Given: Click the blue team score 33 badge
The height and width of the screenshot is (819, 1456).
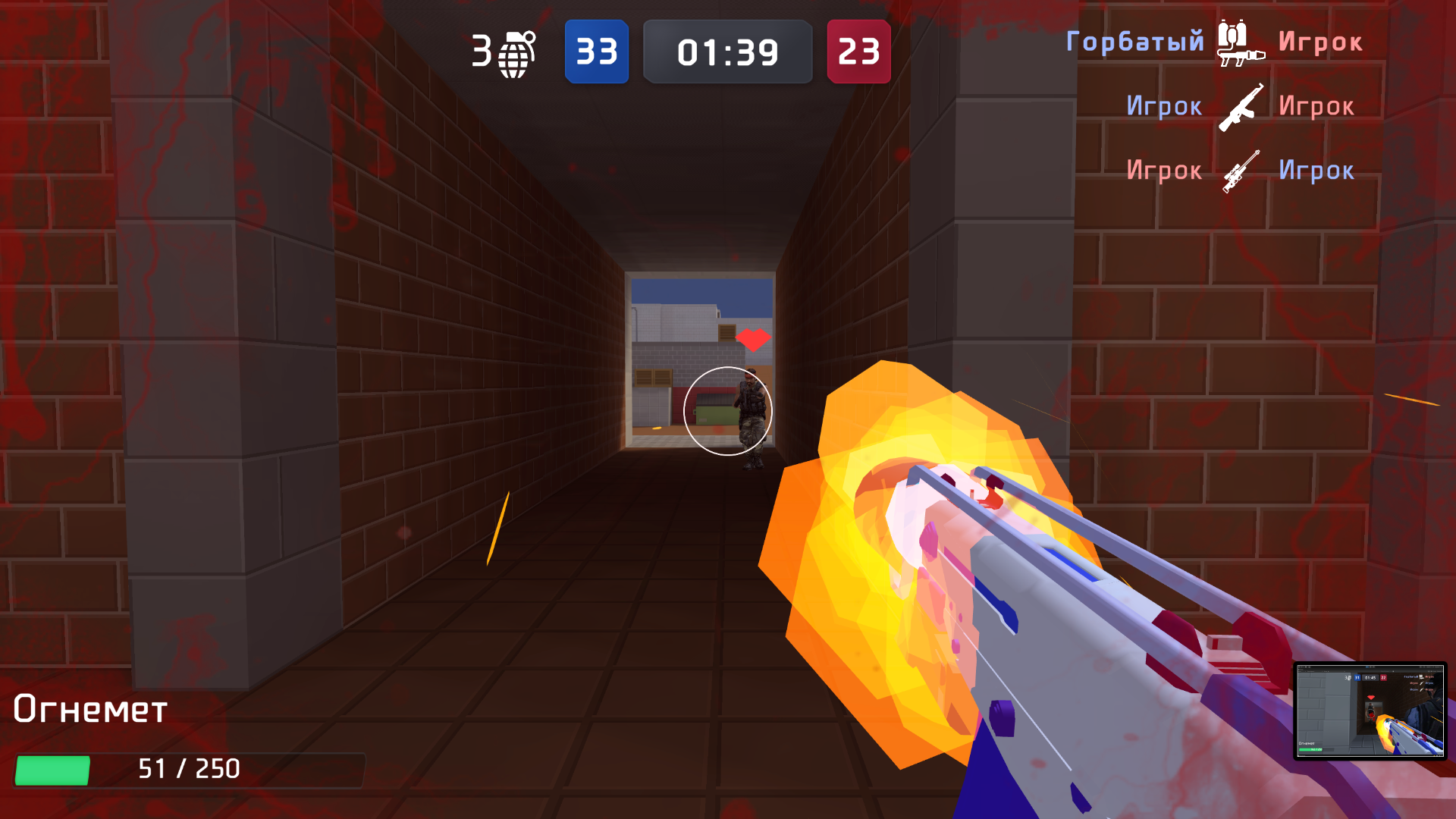Looking at the screenshot, I should pyautogui.click(x=597, y=52).
